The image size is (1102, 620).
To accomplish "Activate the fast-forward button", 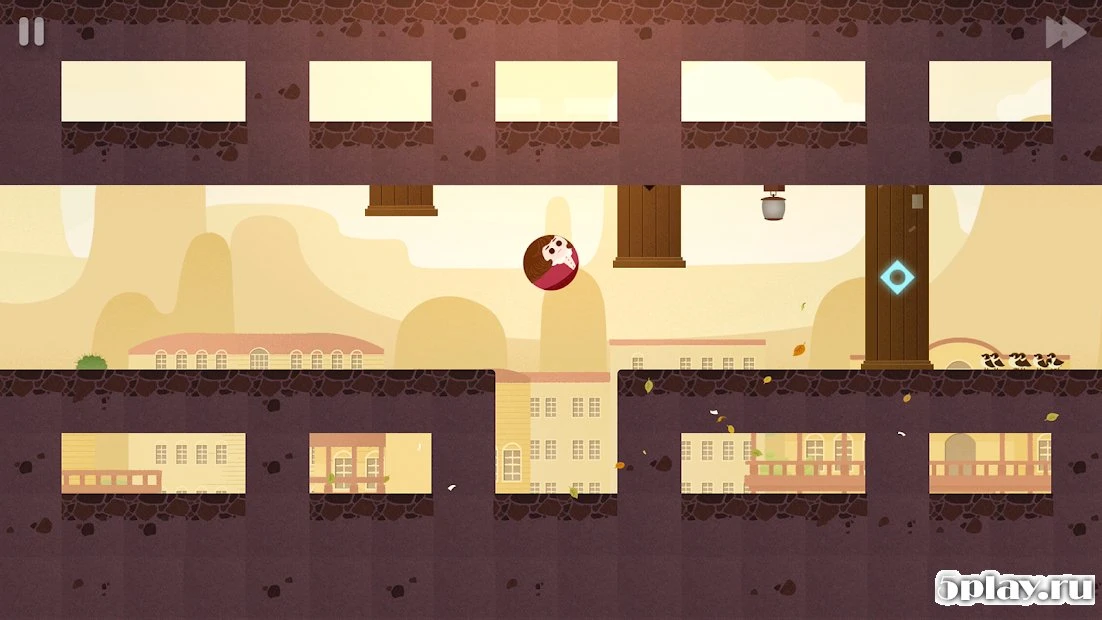I will click(x=1065, y=32).
